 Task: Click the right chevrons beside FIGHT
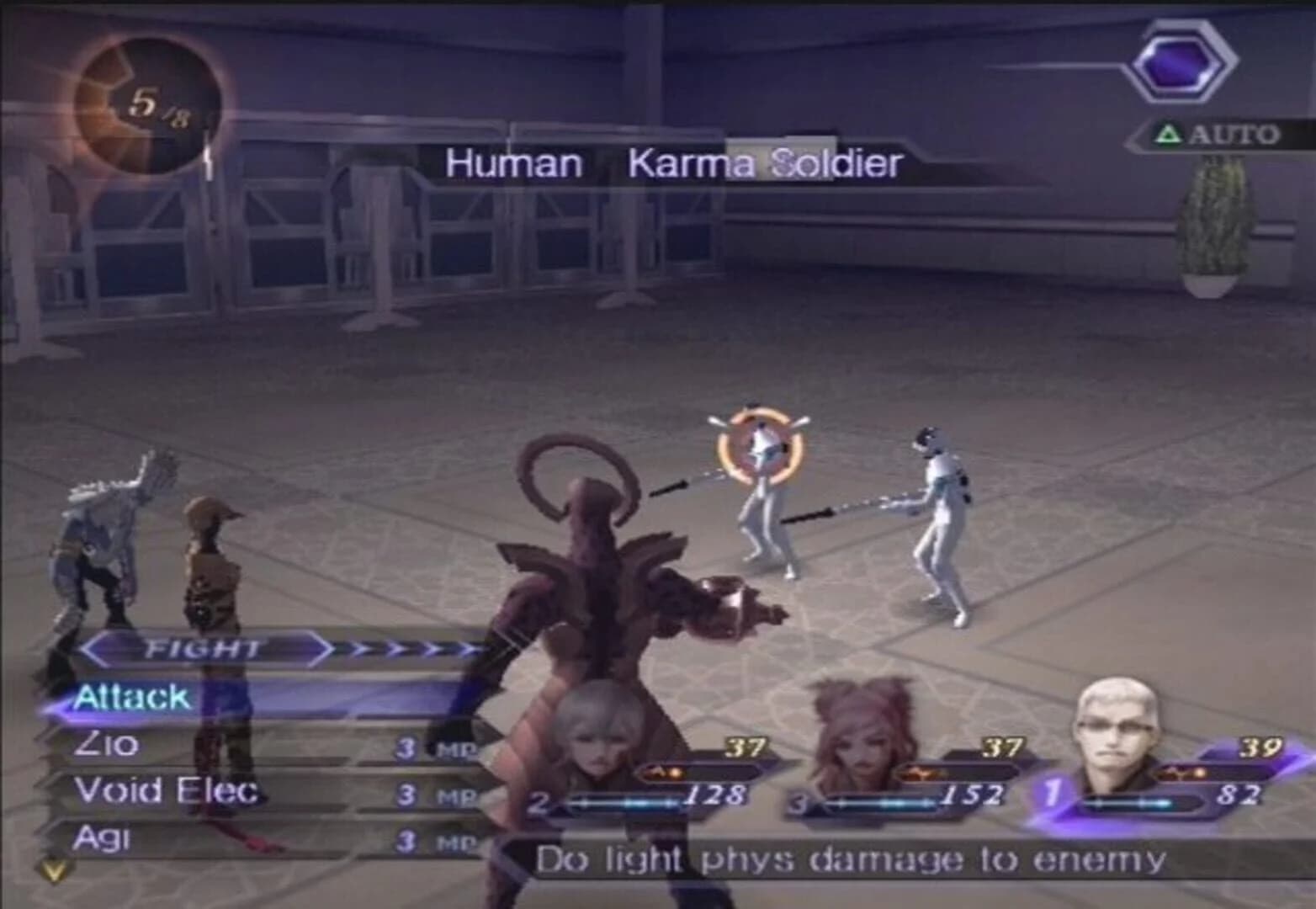[x=412, y=648]
